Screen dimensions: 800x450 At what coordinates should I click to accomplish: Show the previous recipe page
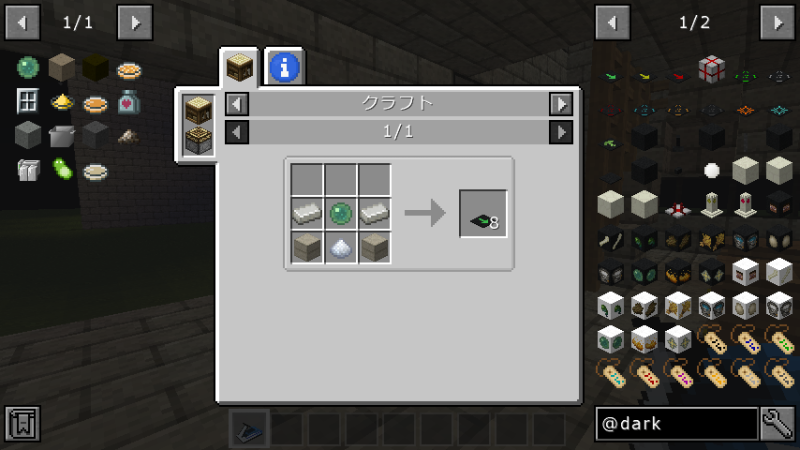237,131
